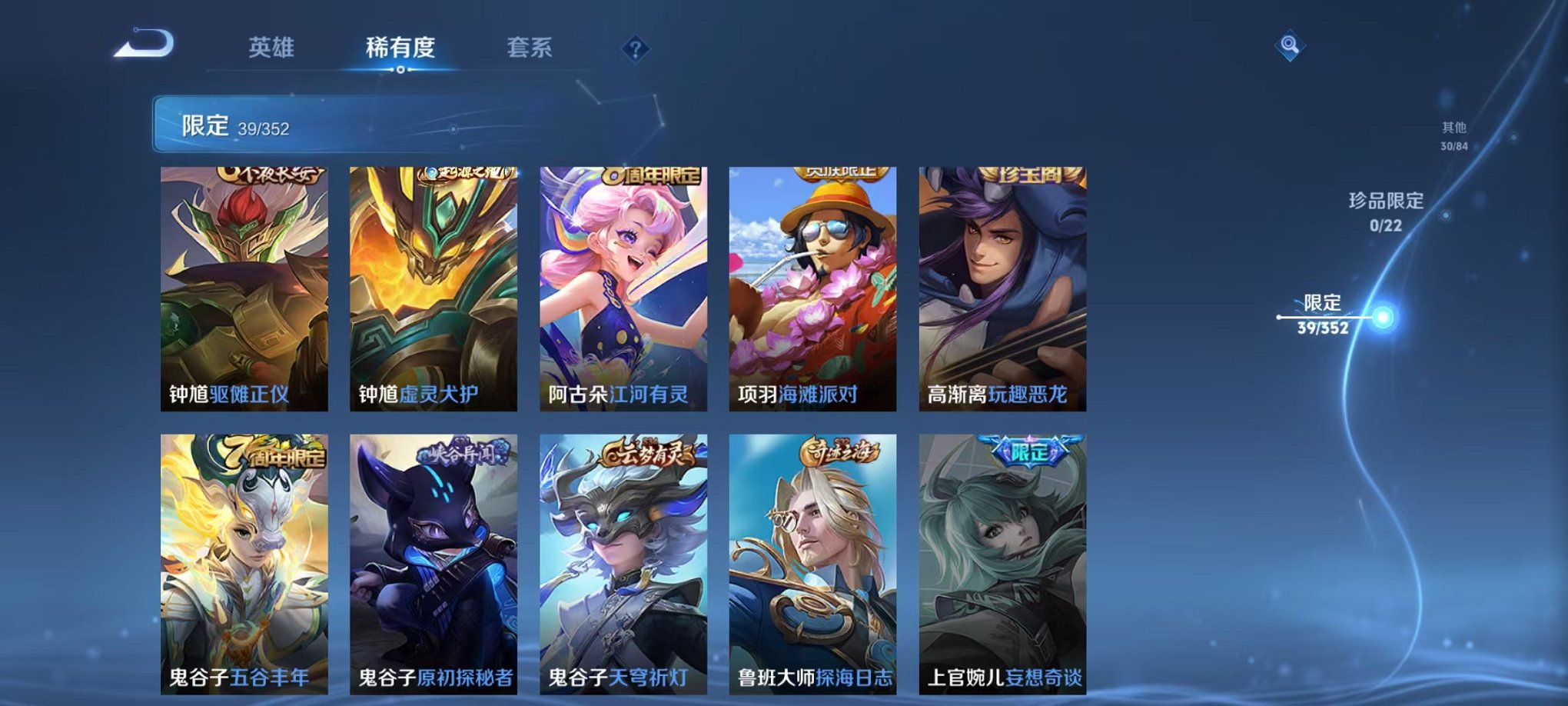The image size is (1568, 706).
Task: Open search with the magnifier icon
Action: (x=1291, y=44)
